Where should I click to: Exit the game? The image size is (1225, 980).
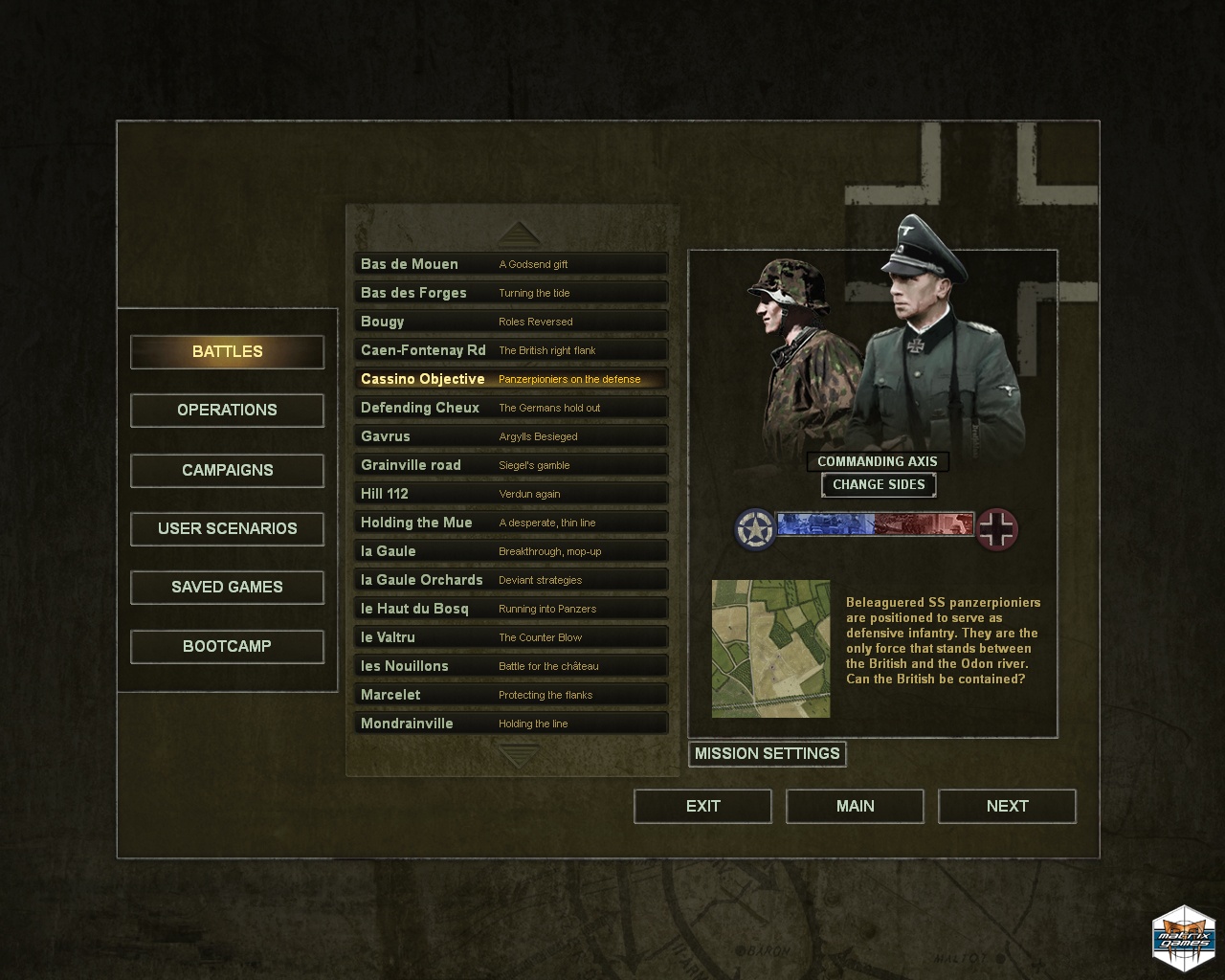[702, 806]
